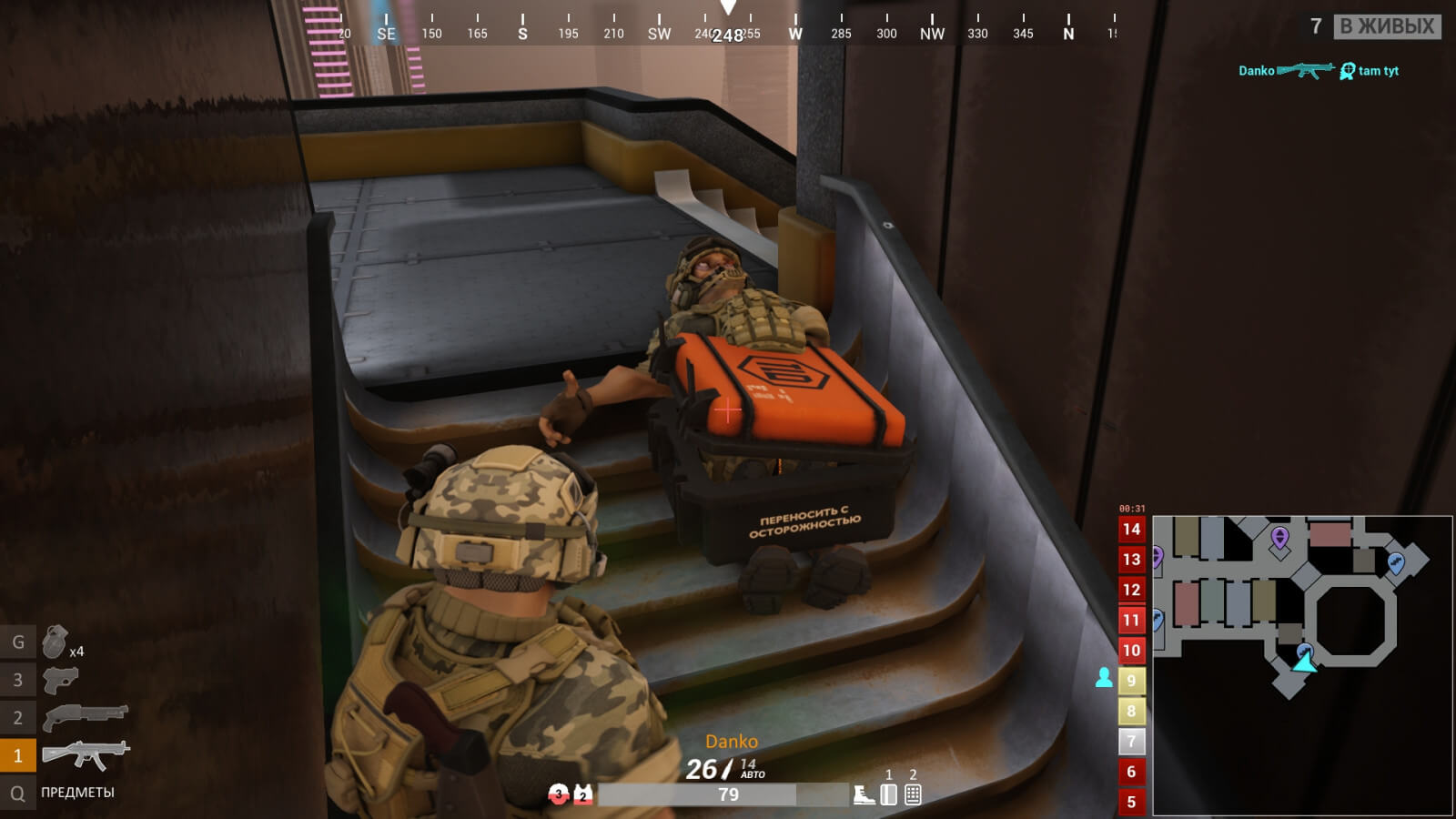The image size is (1456, 819).
Task: Click the boot icon beside the health bar
Action: pos(864,795)
